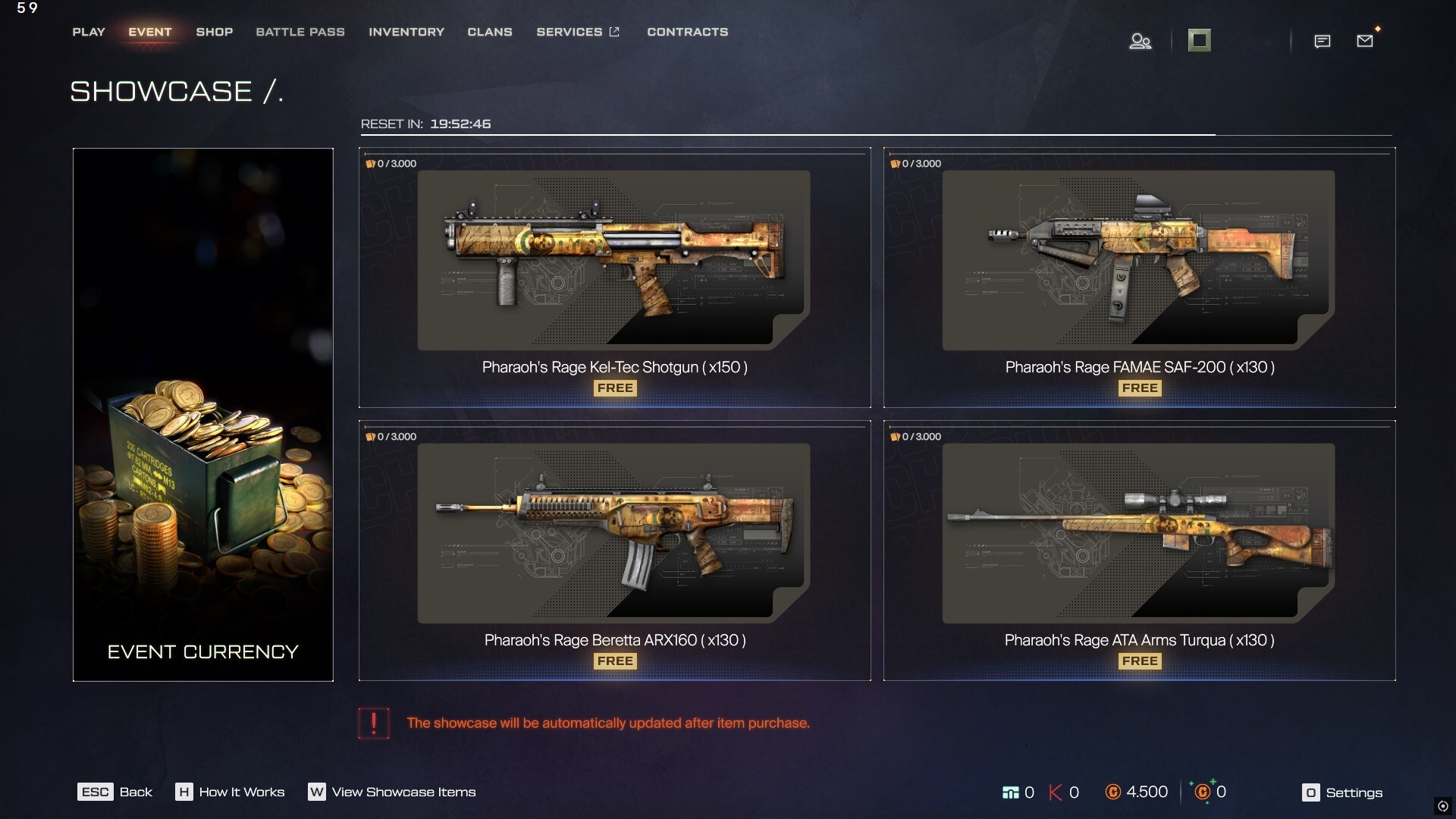This screenshot has height=819, width=1456.
Task: Open the chat messages icon
Action: point(1322,41)
